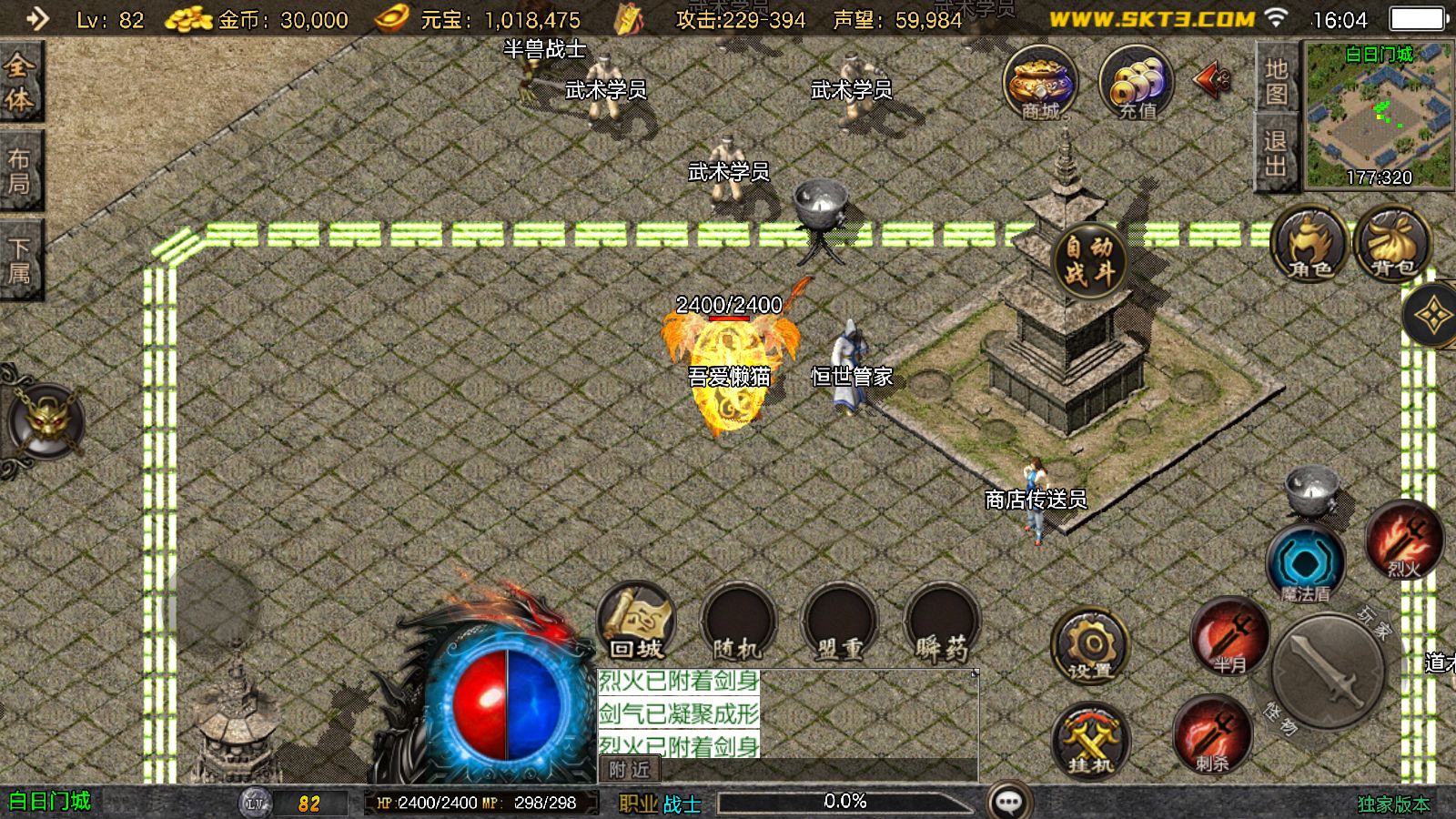Activate the 烈火 fire sword skill
Image resolution: width=1456 pixels, height=819 pixels.
click(1404, 541)
